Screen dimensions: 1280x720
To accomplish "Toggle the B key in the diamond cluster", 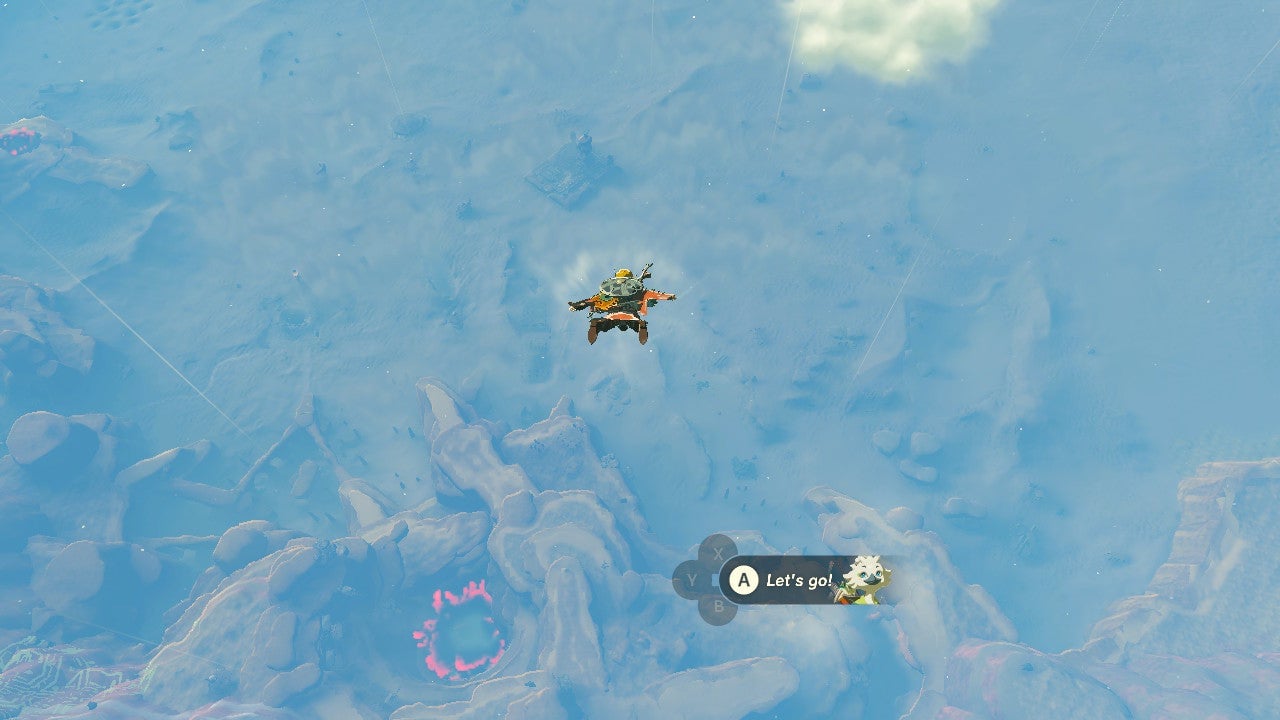I will point(719,606).
